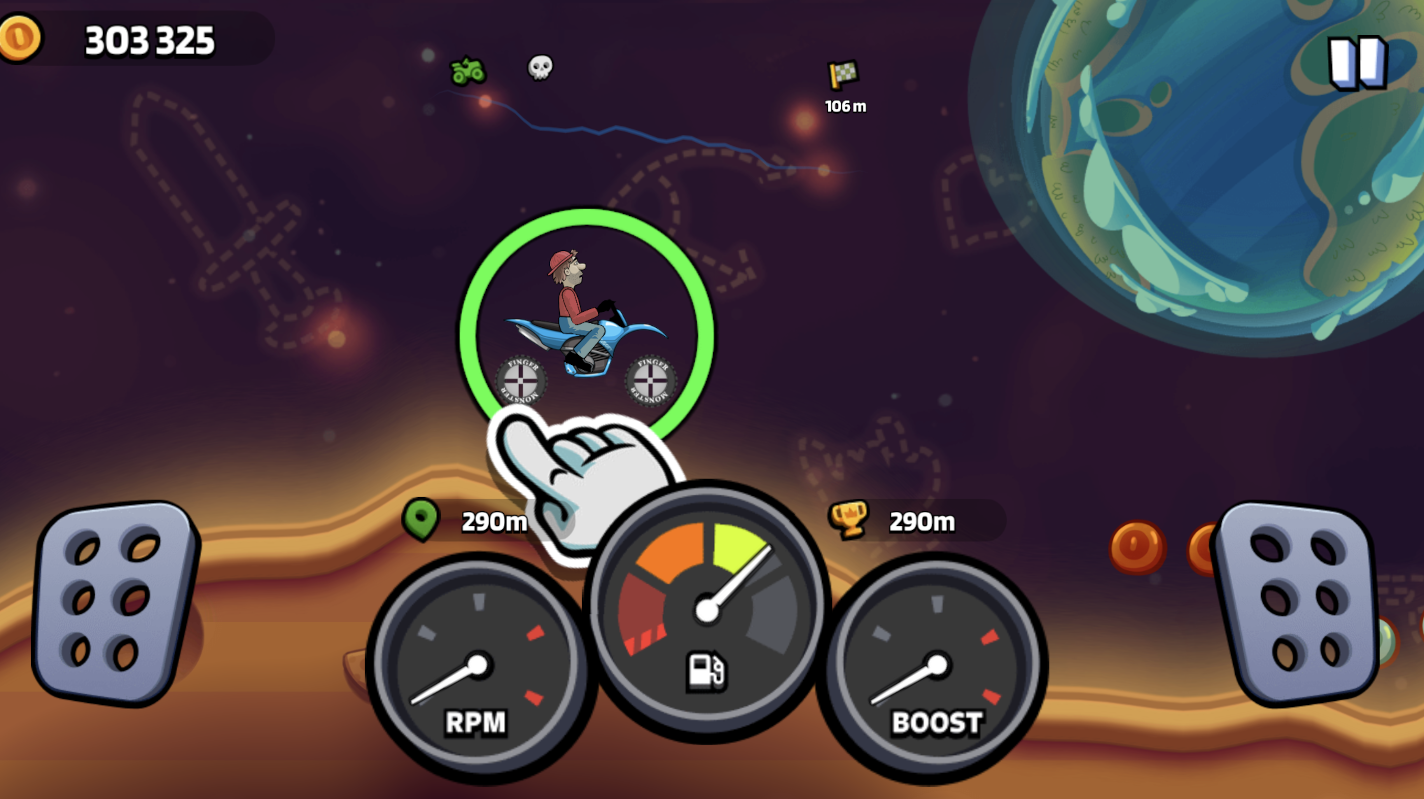
Task: Tap the checkered flag at 106 m
Action: point(843,76)
